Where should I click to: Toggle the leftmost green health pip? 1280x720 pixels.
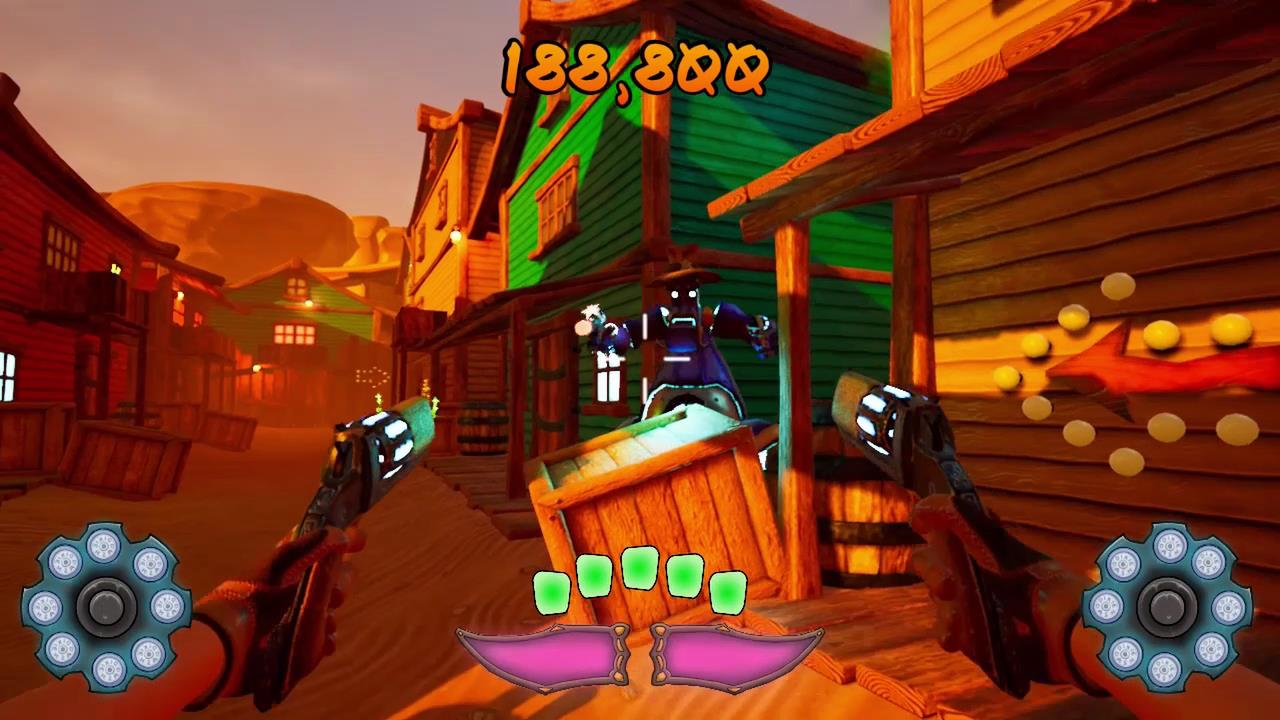tap(553, 590)
